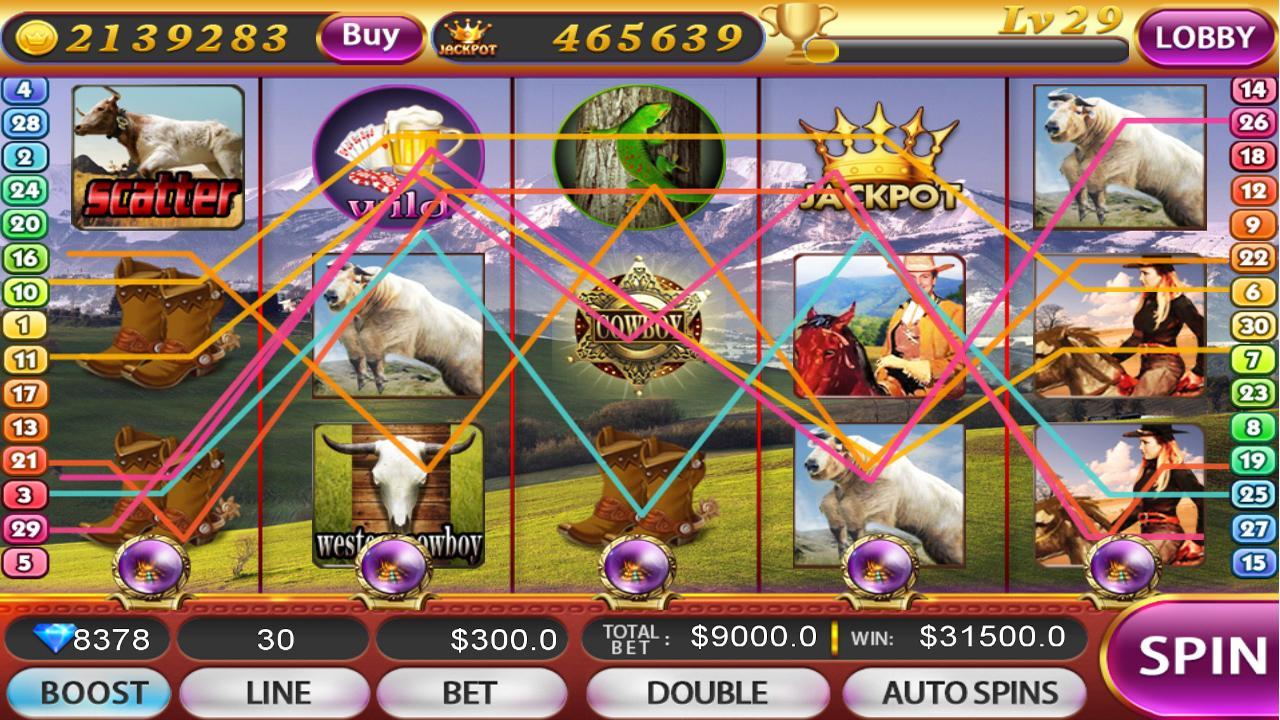Select payline number 16 on the left side
The height and width of the screenshot is (720, 1280).
[25, 257]
